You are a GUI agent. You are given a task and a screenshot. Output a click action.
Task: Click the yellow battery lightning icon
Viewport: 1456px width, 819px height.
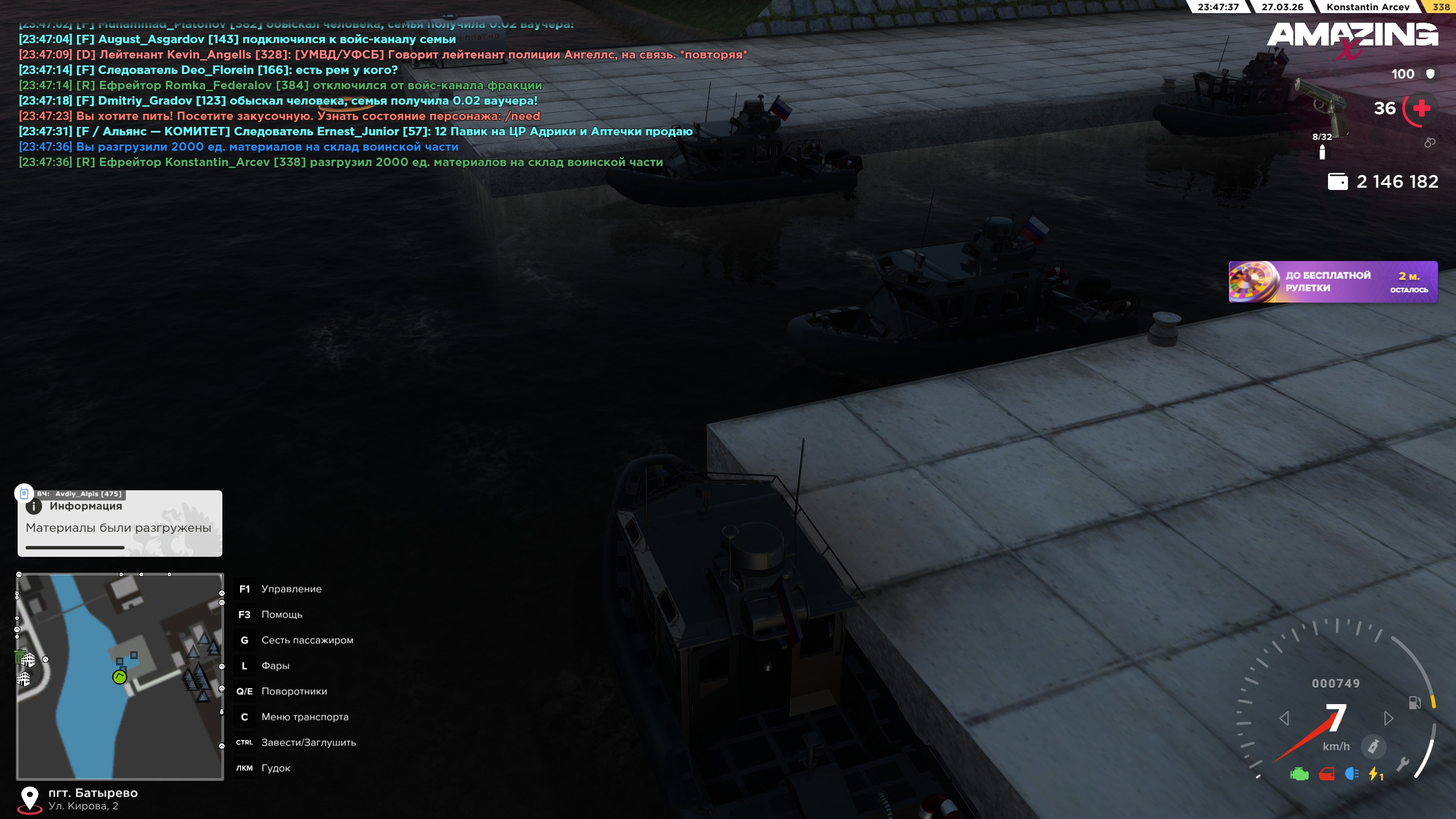(x=1375, y=774)
